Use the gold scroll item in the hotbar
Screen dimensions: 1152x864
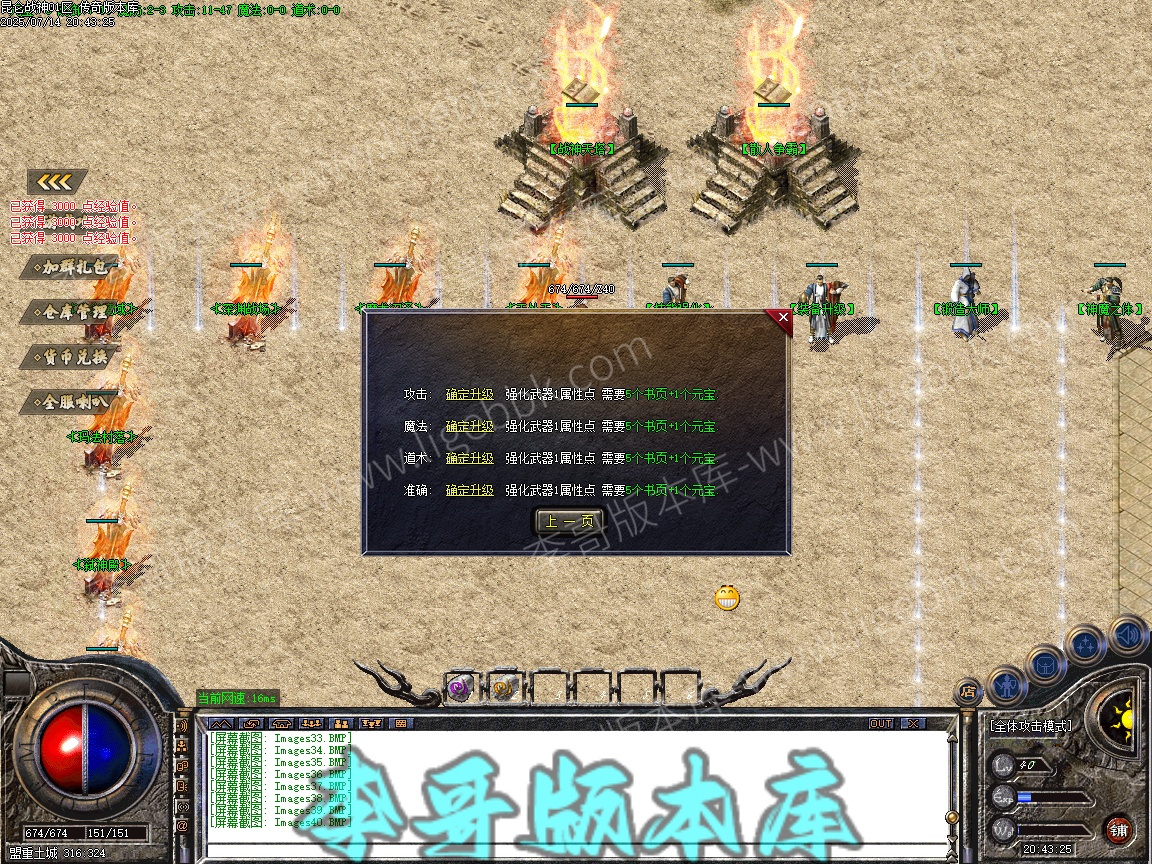503,688
